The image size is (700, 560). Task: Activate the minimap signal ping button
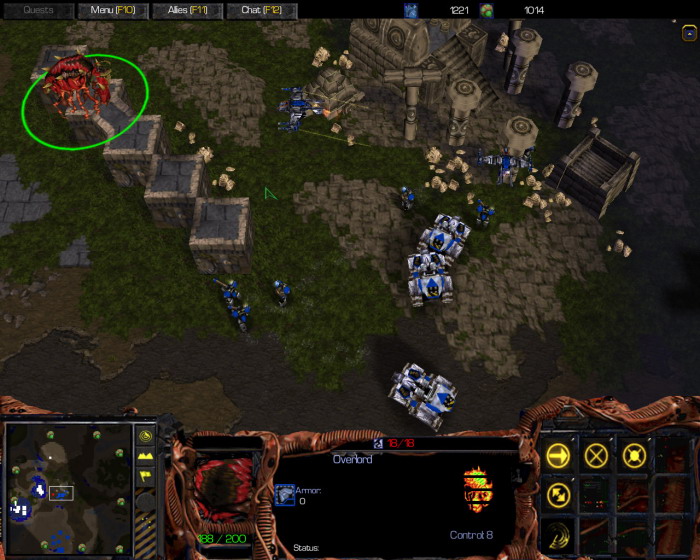click(x=145, y=436)
